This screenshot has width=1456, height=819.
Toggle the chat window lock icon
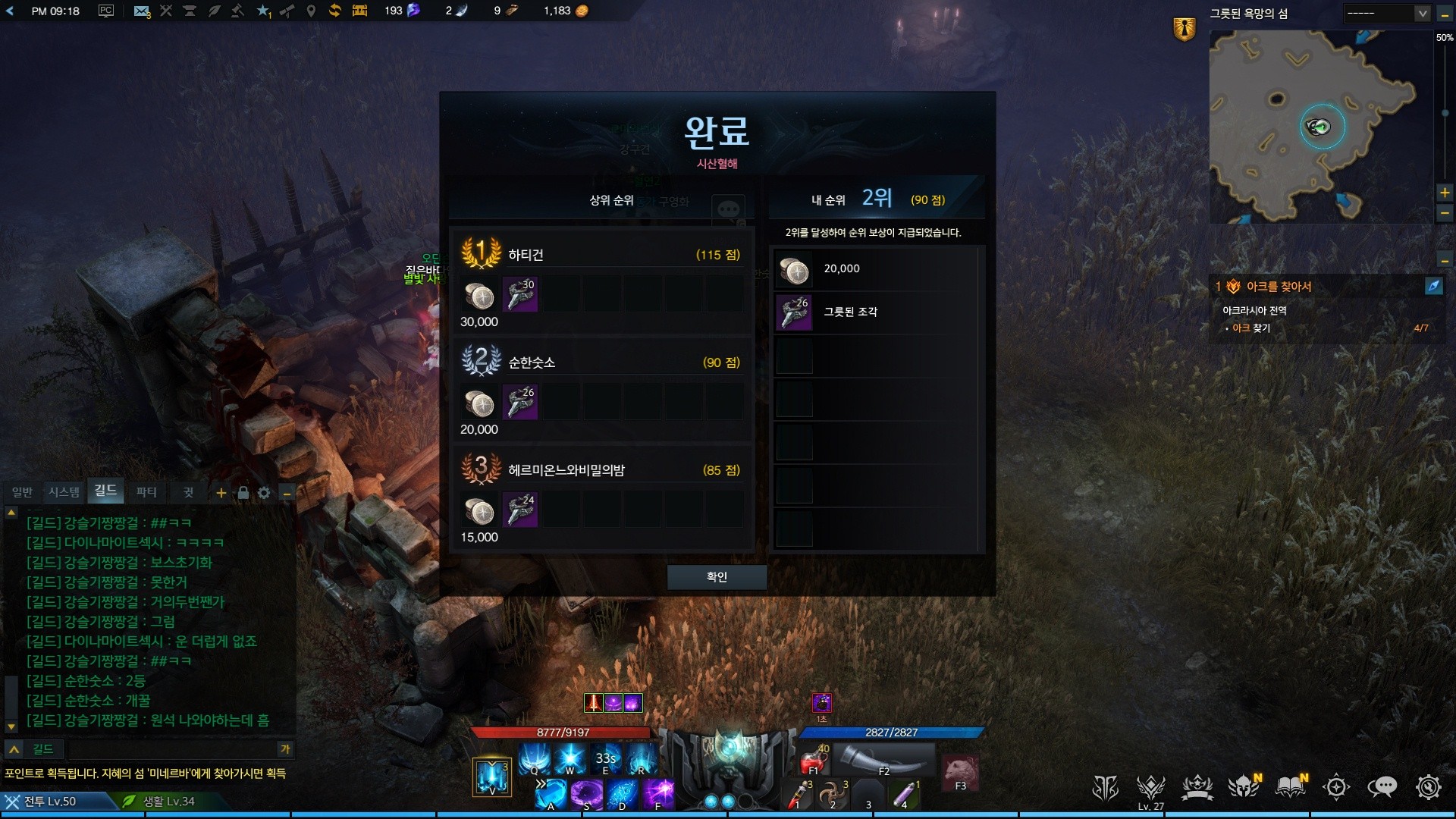point(243,493)
